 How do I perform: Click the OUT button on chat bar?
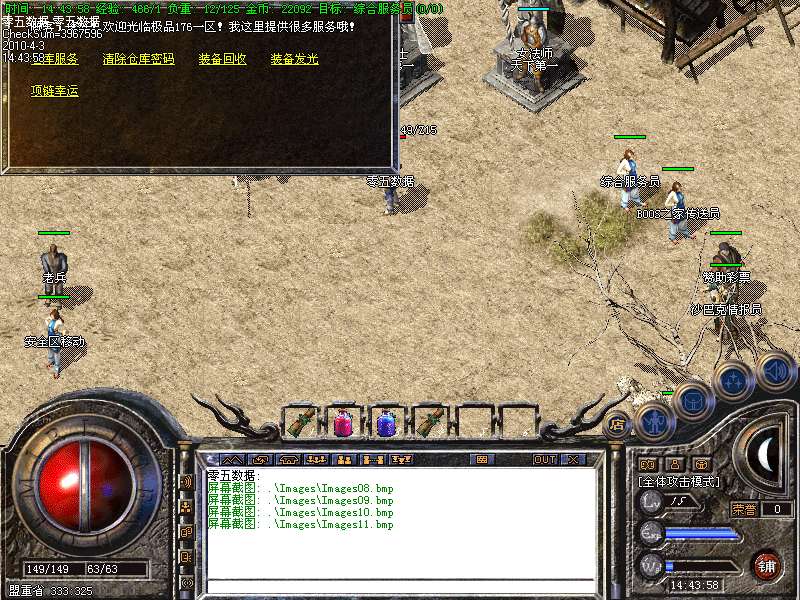544,460
